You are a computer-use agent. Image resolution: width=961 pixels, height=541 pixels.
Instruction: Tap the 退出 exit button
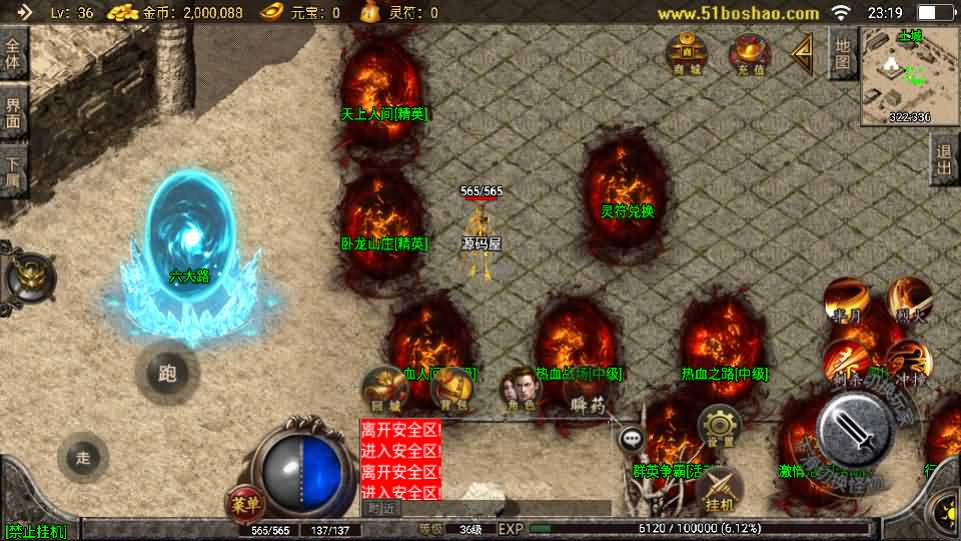[x=944, y=160]
